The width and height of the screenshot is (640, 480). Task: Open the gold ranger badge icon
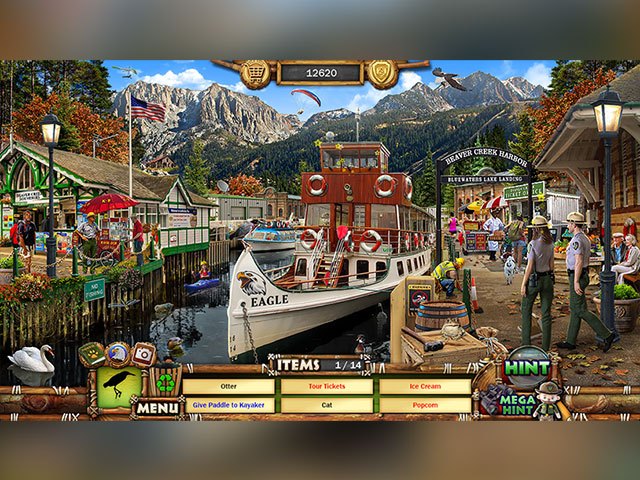[x=384, y=73]
